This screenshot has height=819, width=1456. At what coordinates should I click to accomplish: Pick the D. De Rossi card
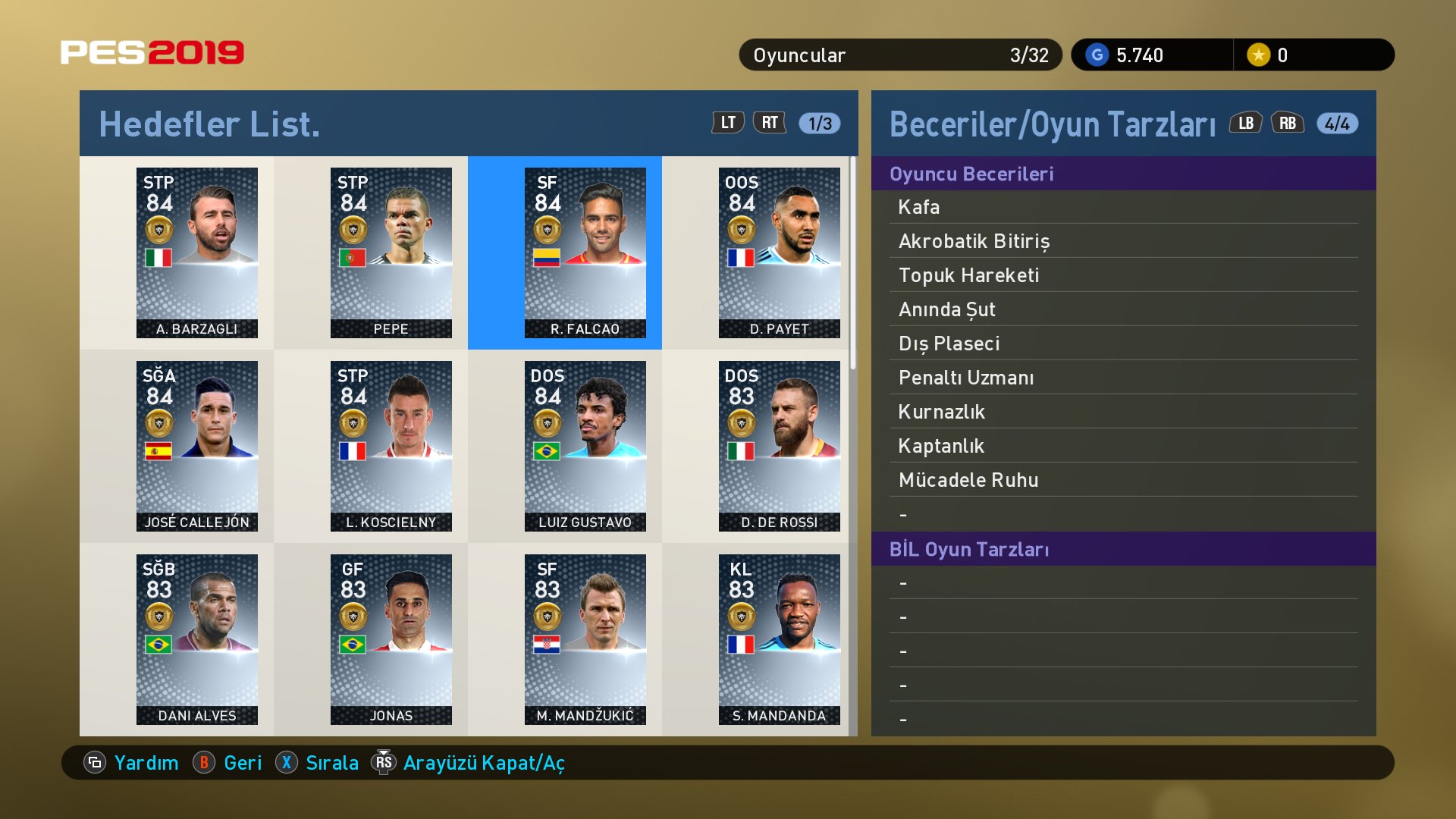coord(780,446)
